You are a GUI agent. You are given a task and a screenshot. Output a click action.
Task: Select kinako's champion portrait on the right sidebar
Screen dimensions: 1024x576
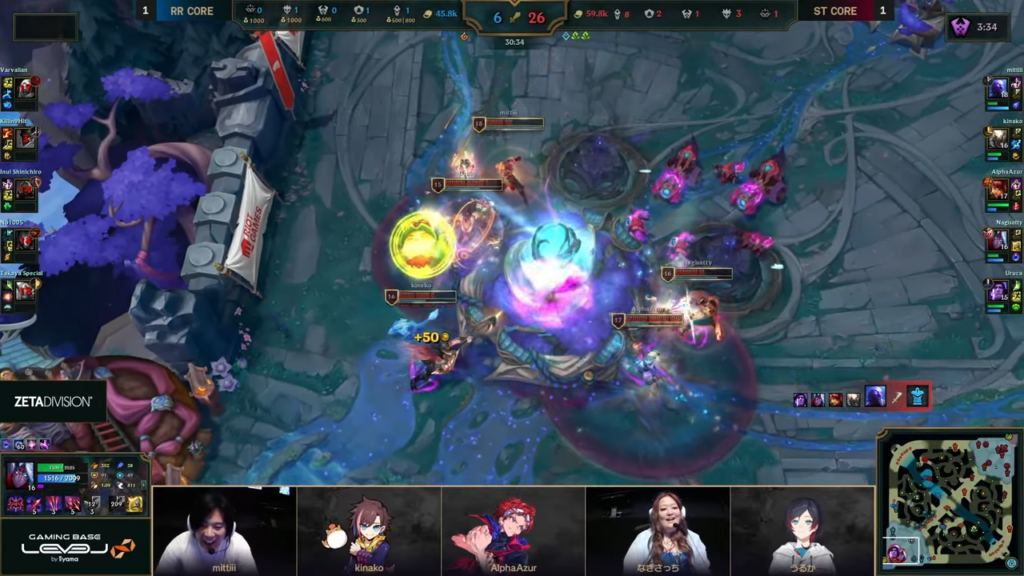998,141
